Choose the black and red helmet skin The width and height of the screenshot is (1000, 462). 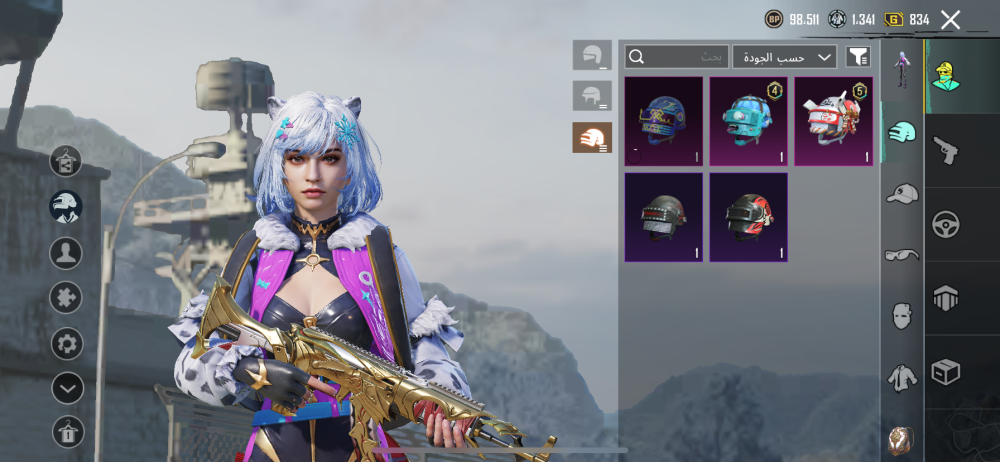748,217
